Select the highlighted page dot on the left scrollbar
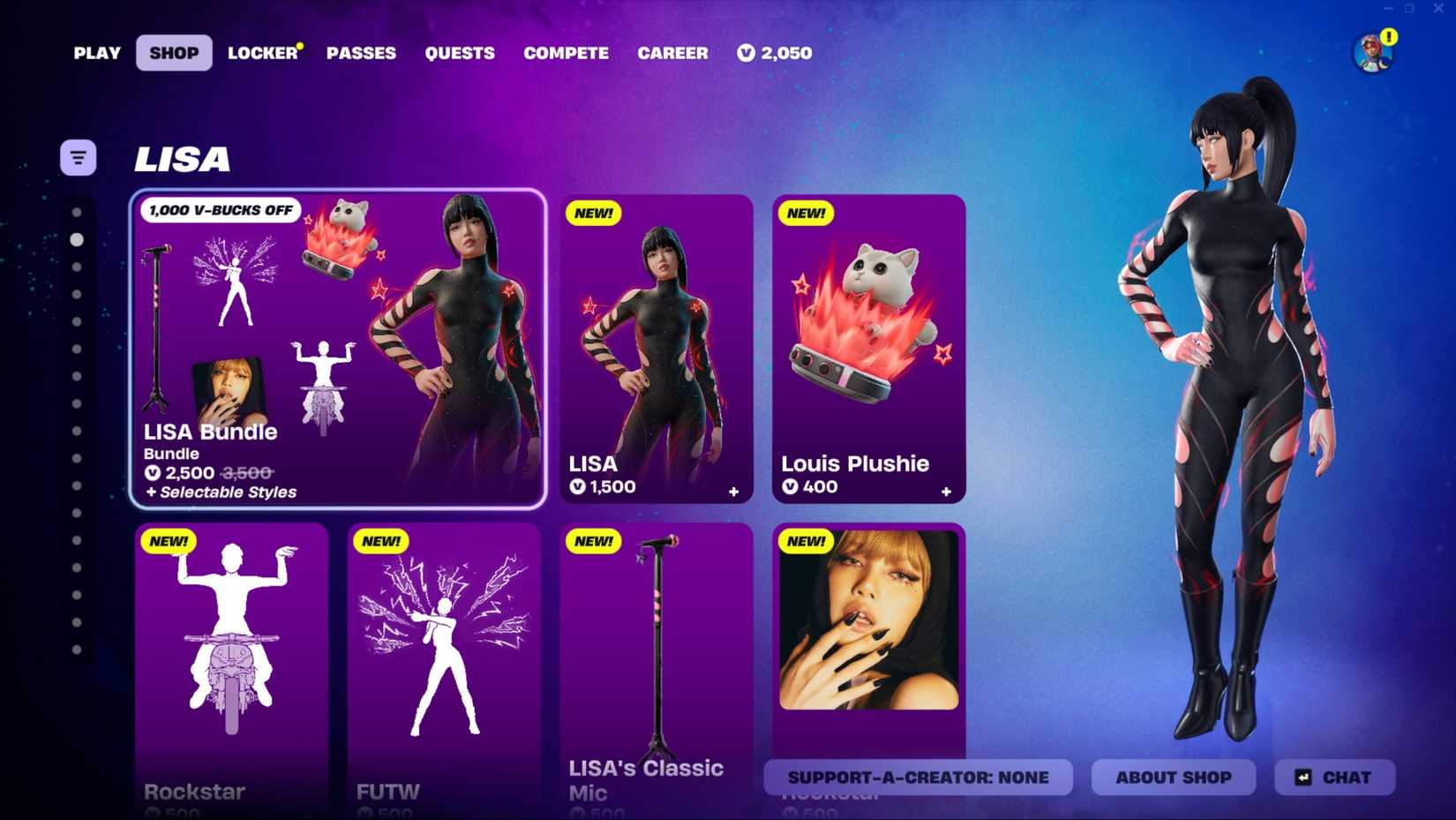The height and width of the screenshot is (820, 1456). (x=78, y=239)
